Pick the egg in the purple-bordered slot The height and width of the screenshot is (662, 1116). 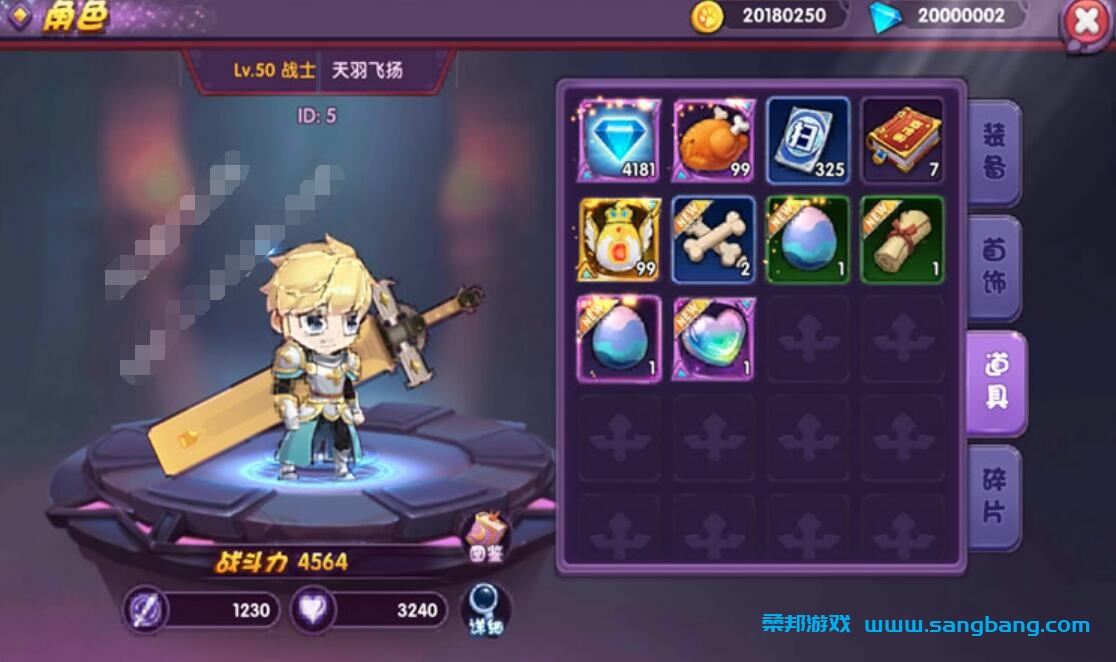[x=620, y=337]
